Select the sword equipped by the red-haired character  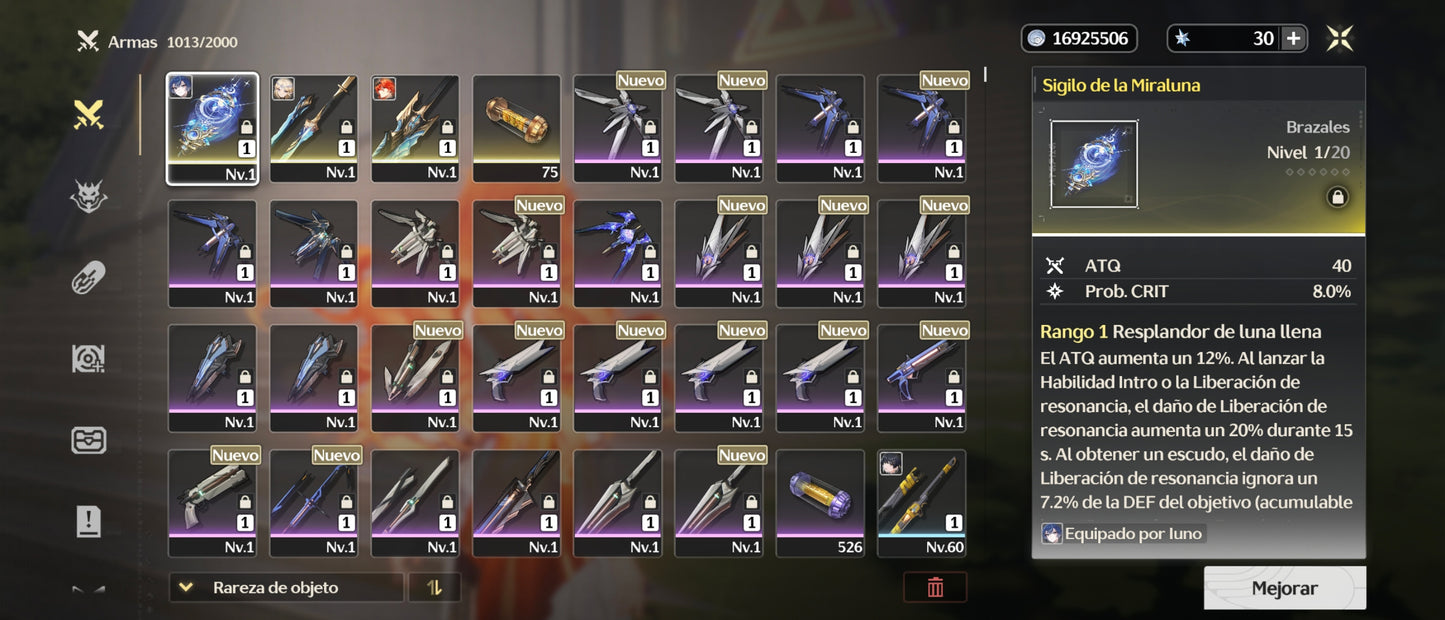(415, 128)
